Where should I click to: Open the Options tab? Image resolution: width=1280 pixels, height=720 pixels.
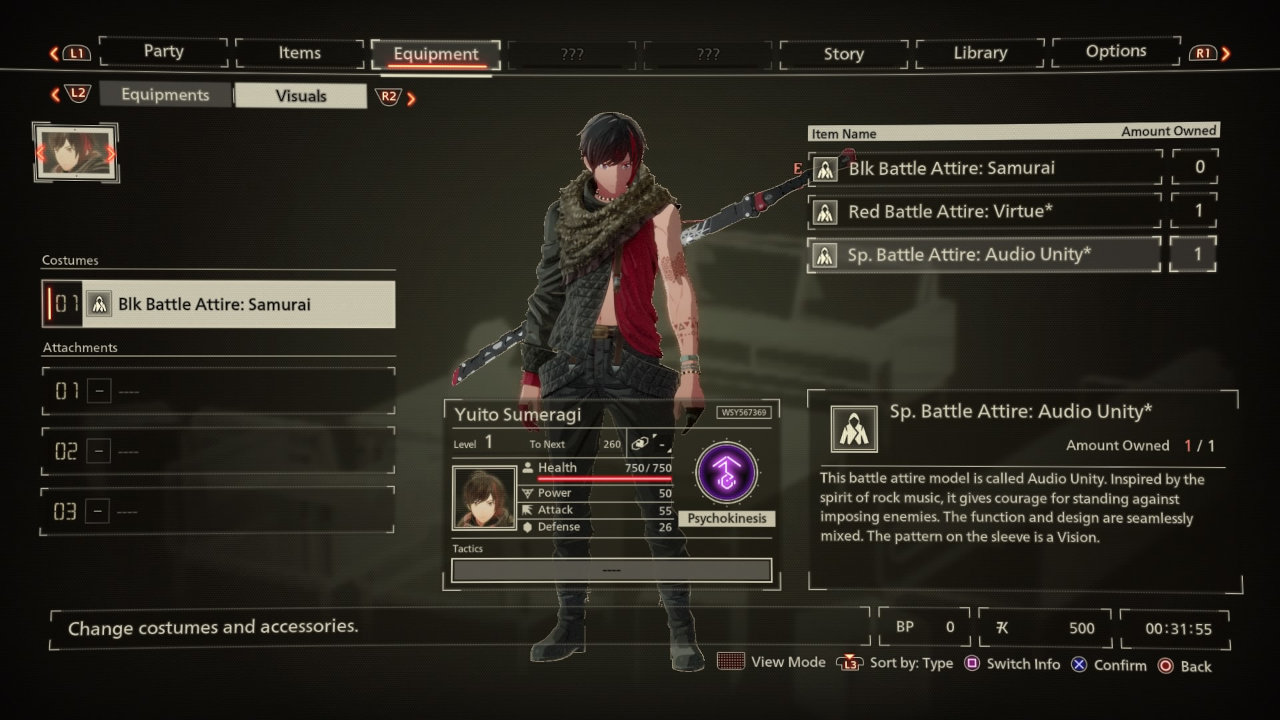[1115, 51]
